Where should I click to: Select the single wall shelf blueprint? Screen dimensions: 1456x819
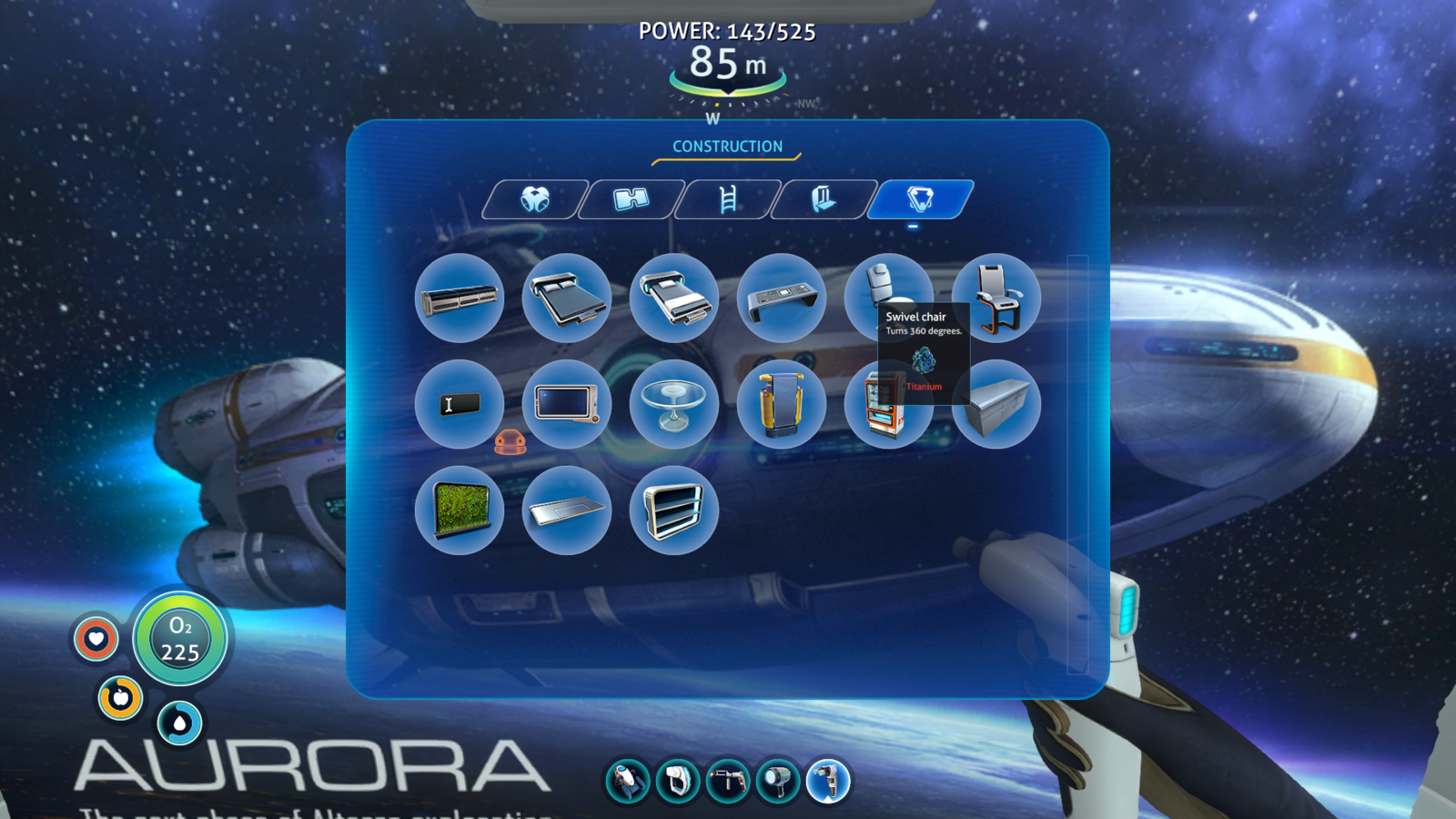566,510
